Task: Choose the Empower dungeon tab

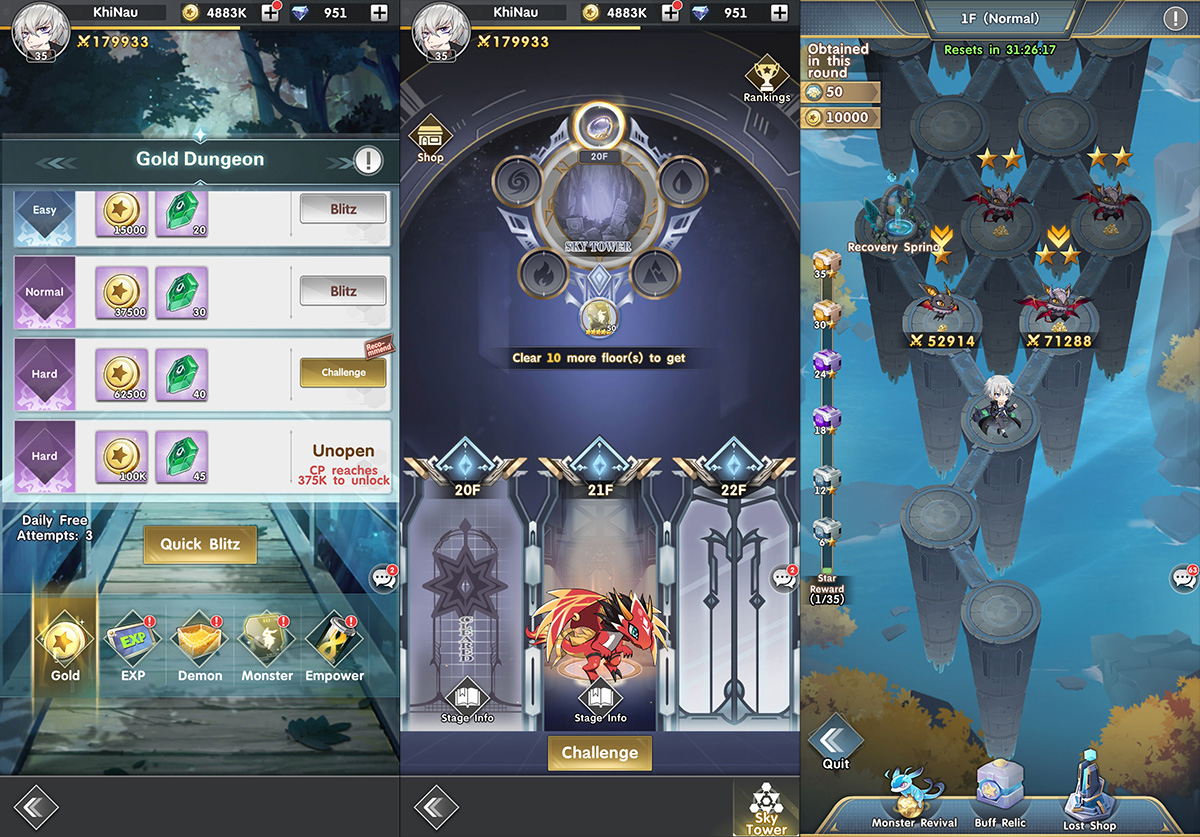Action: [x=334, y=645]
